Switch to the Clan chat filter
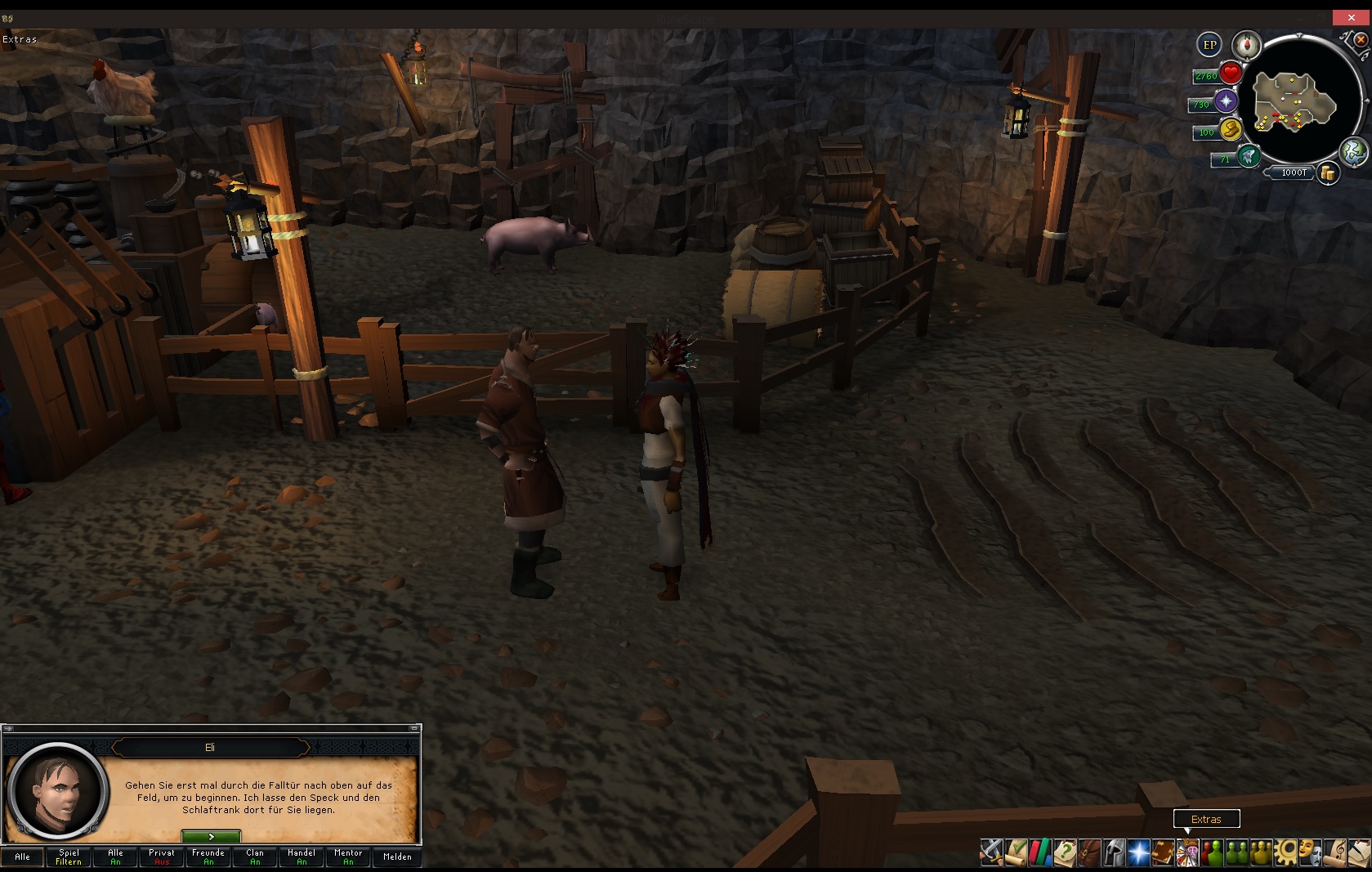 [x=255, y=856]
